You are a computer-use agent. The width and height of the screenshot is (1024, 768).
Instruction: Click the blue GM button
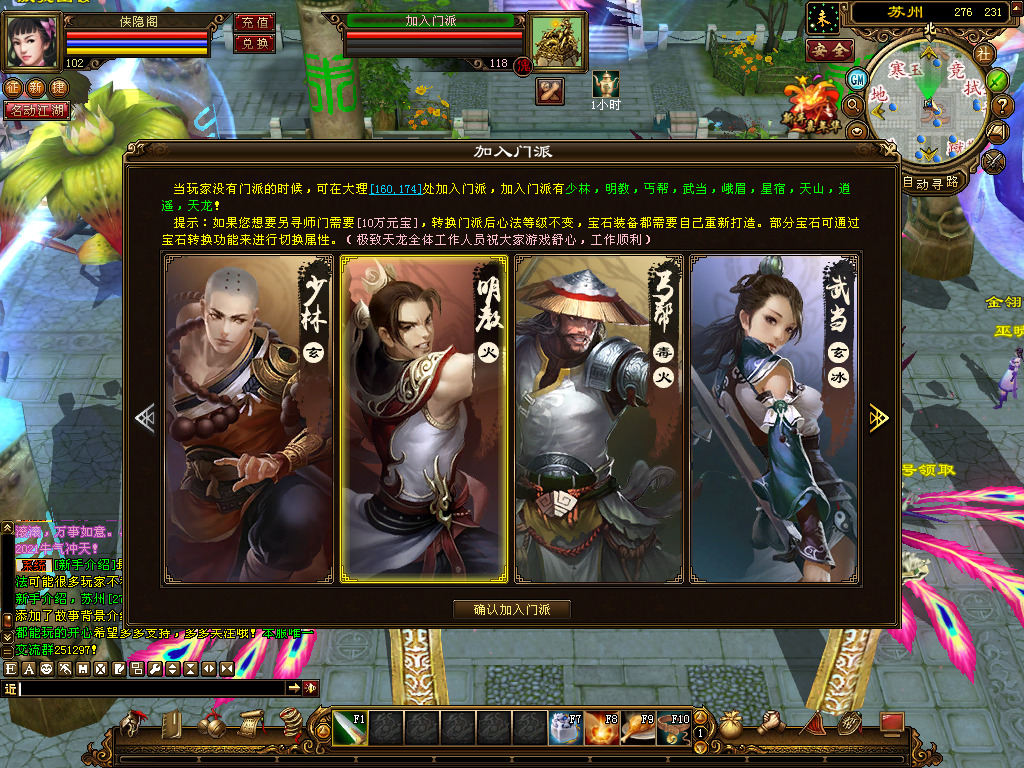click(x=857, y=79)
